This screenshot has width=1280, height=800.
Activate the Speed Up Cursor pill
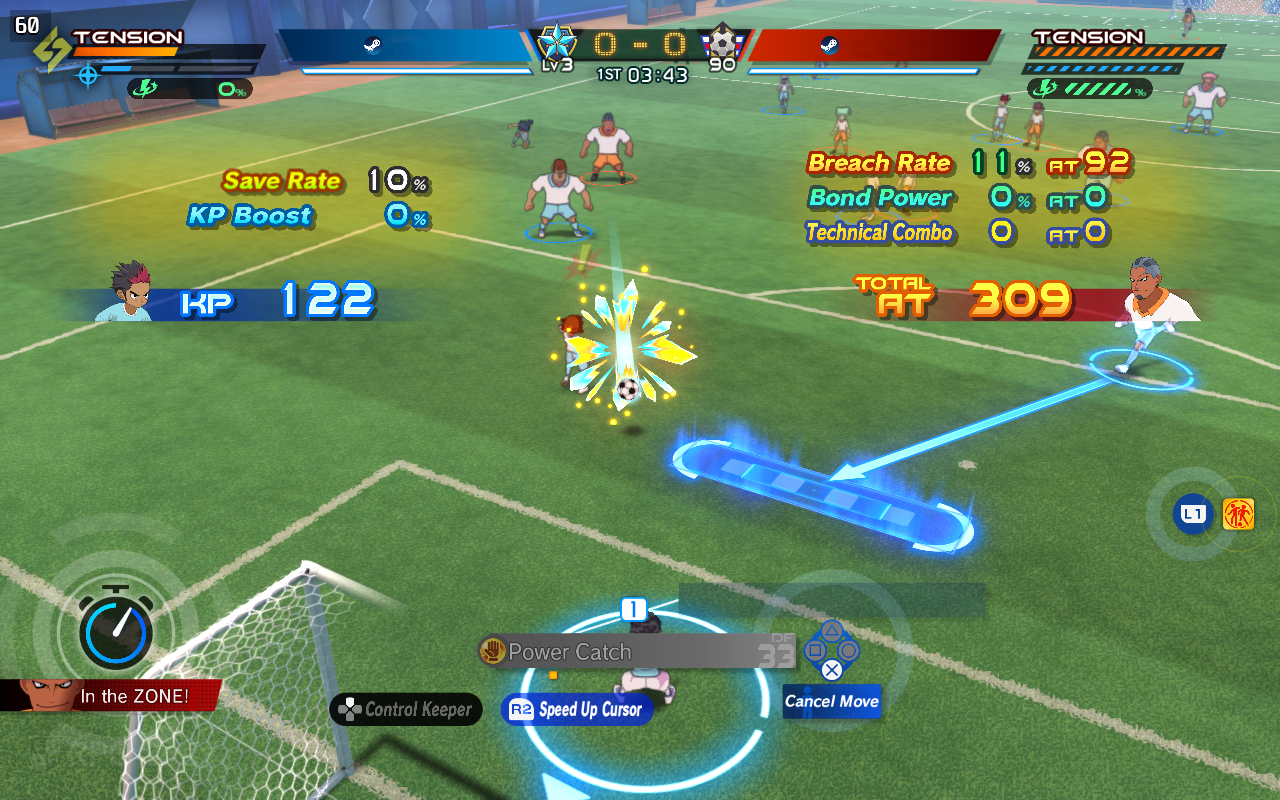click(577, 710)
